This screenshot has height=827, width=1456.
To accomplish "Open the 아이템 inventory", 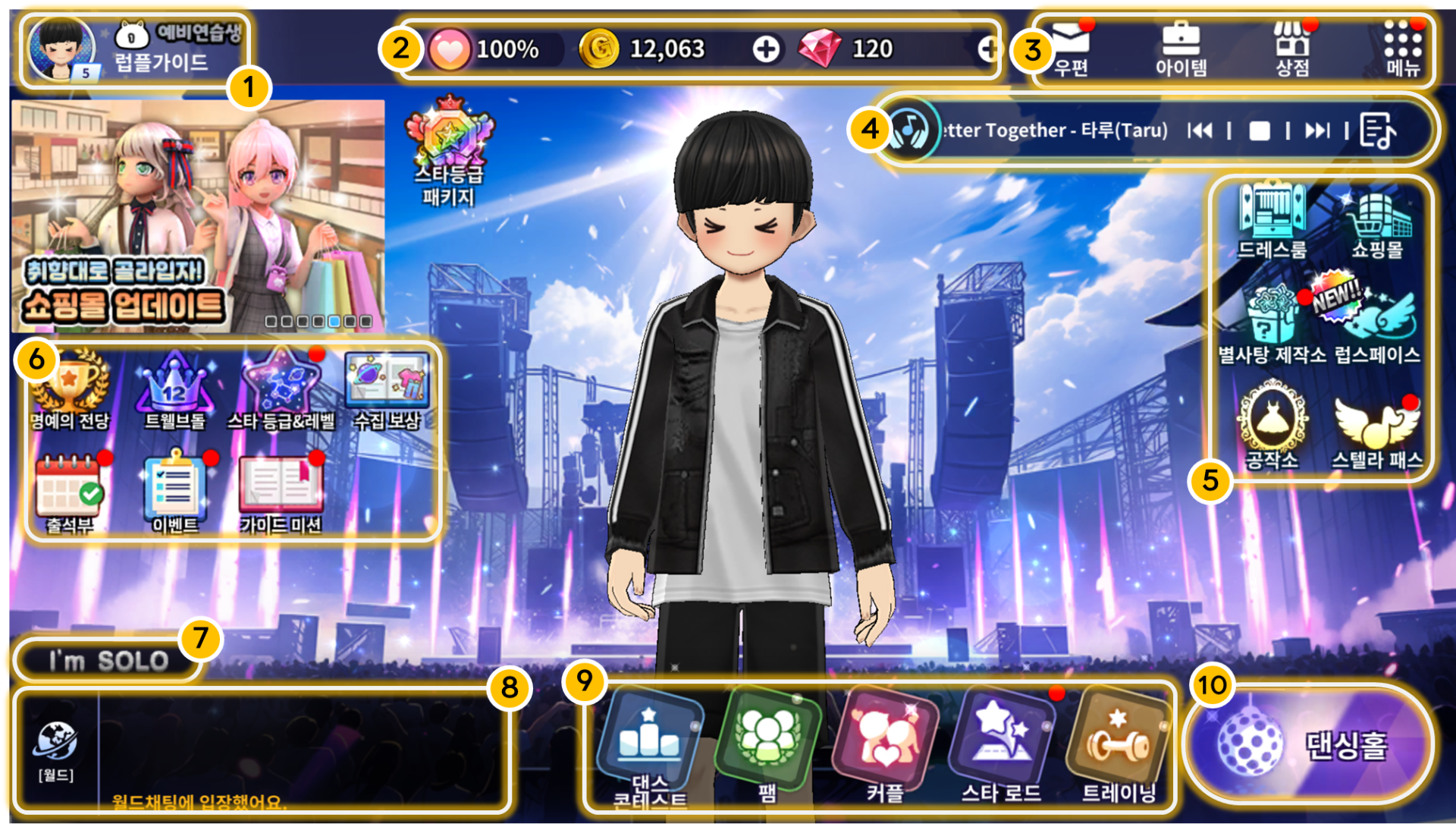I will point(1181,47).
